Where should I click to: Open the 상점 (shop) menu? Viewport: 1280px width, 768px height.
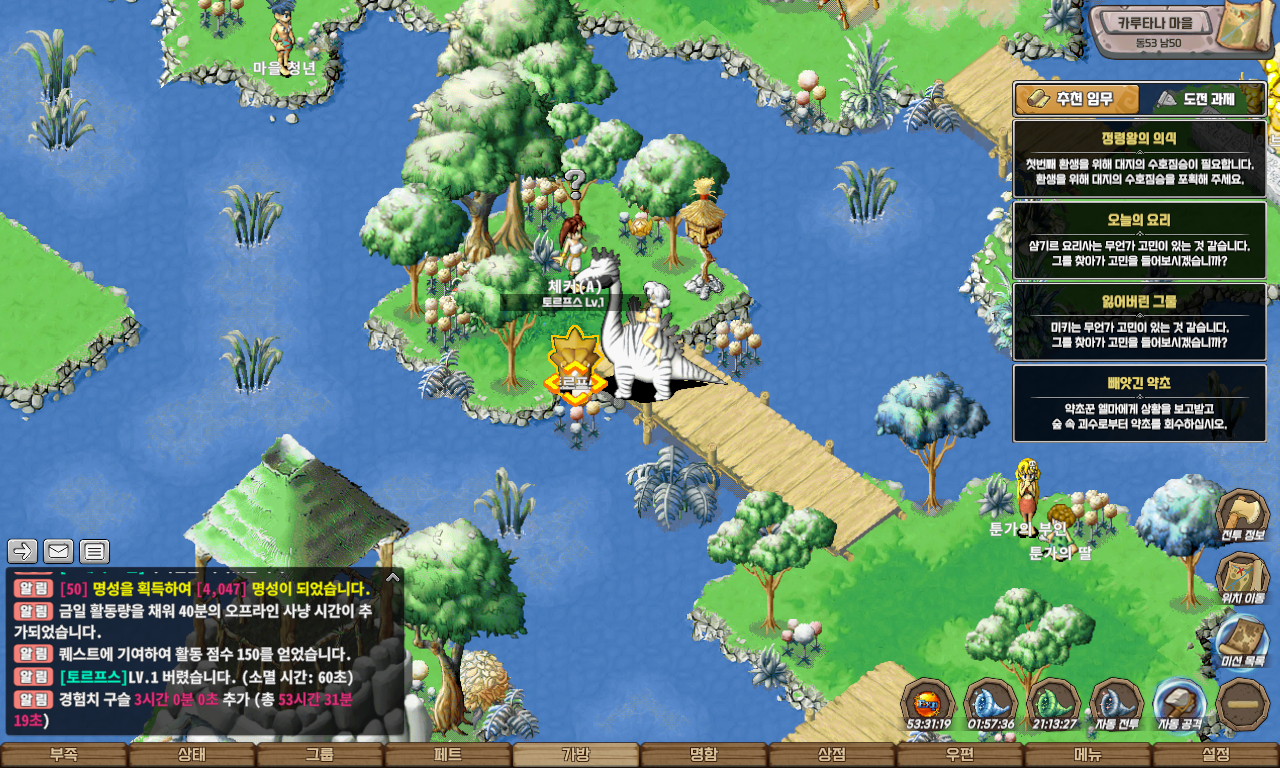pyautogui.click(x=832, y=755)
